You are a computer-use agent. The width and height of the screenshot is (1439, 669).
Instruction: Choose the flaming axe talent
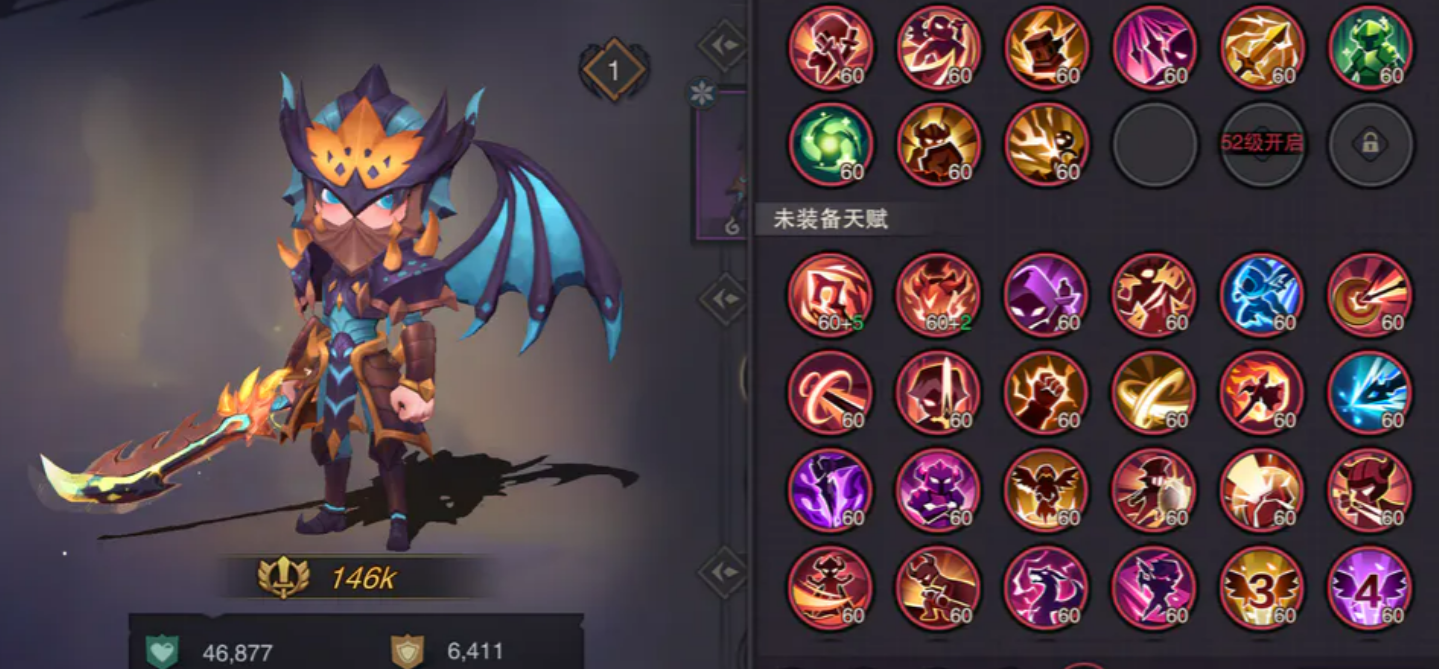pyautogui.click(x=1262, y=392)
